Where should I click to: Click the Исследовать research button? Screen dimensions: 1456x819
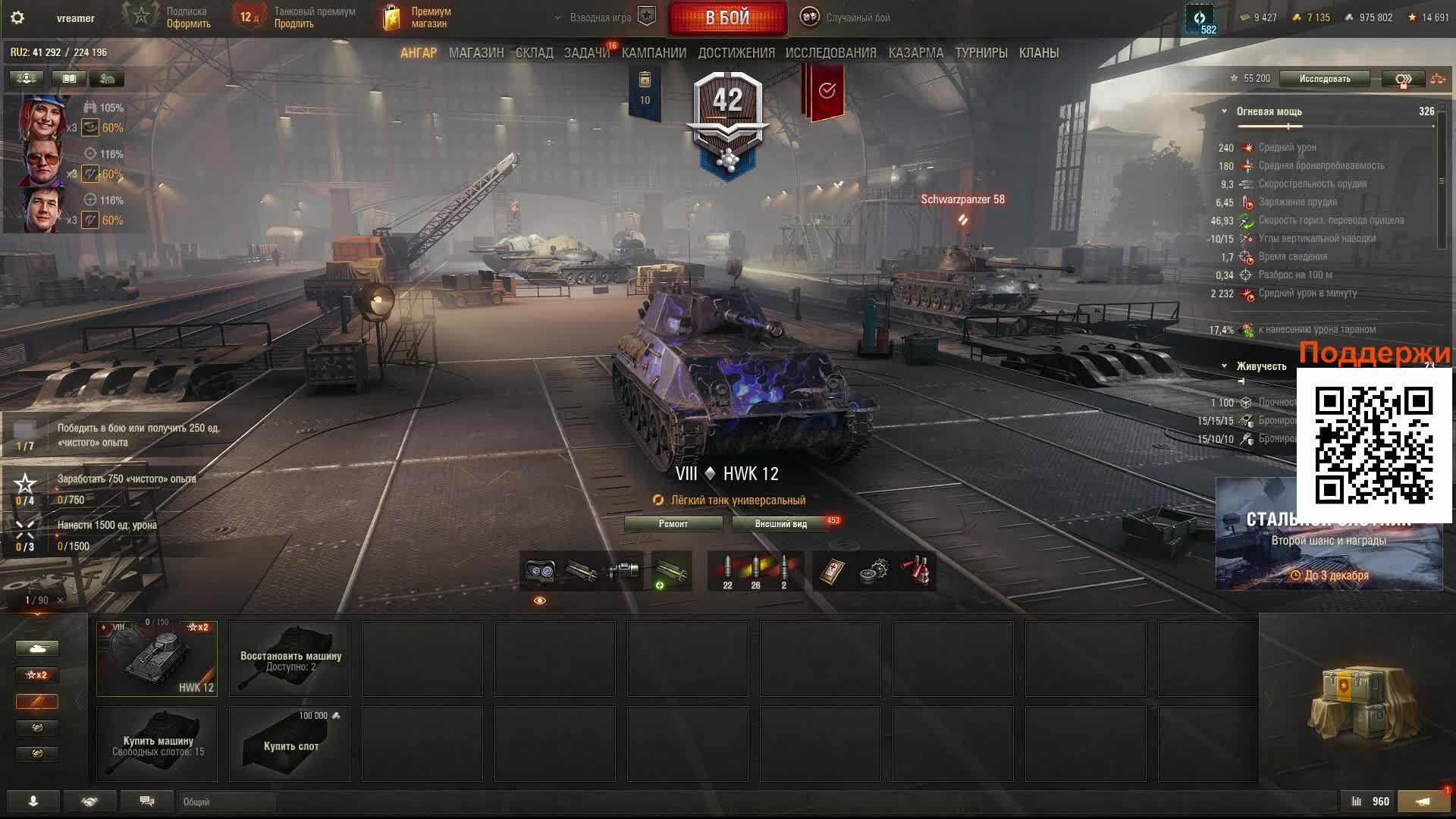1324,79
